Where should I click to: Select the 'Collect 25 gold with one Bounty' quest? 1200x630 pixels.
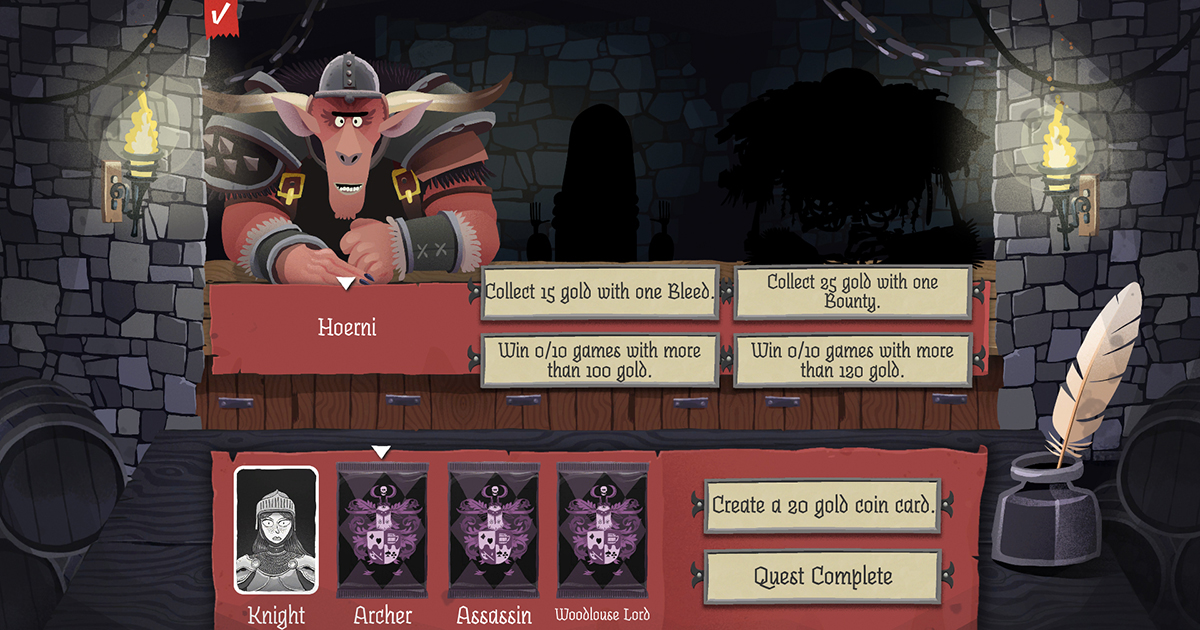[x=852, y=292]
